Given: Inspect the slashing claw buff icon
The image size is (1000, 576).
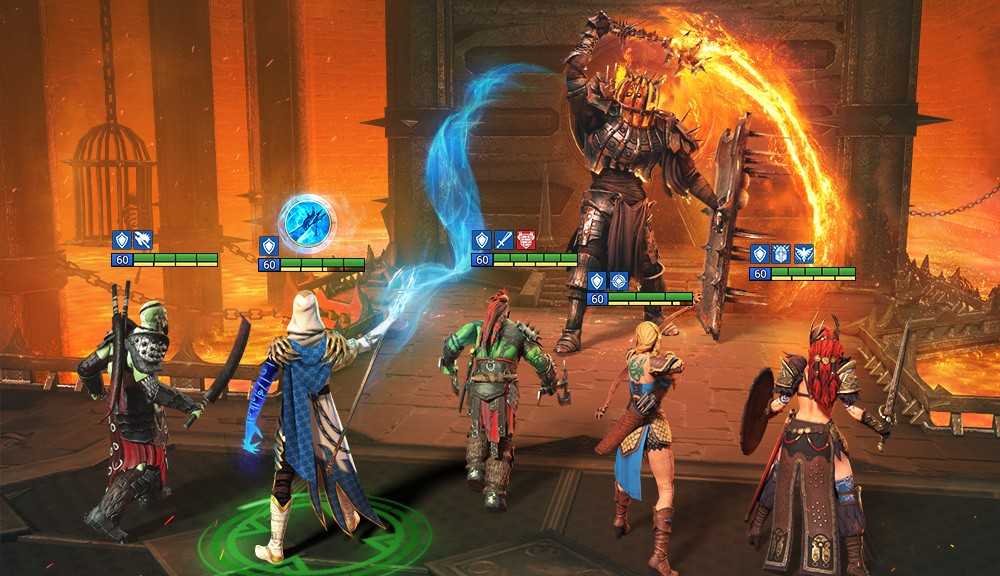Looking at the screenshot, I should point(143,240).
